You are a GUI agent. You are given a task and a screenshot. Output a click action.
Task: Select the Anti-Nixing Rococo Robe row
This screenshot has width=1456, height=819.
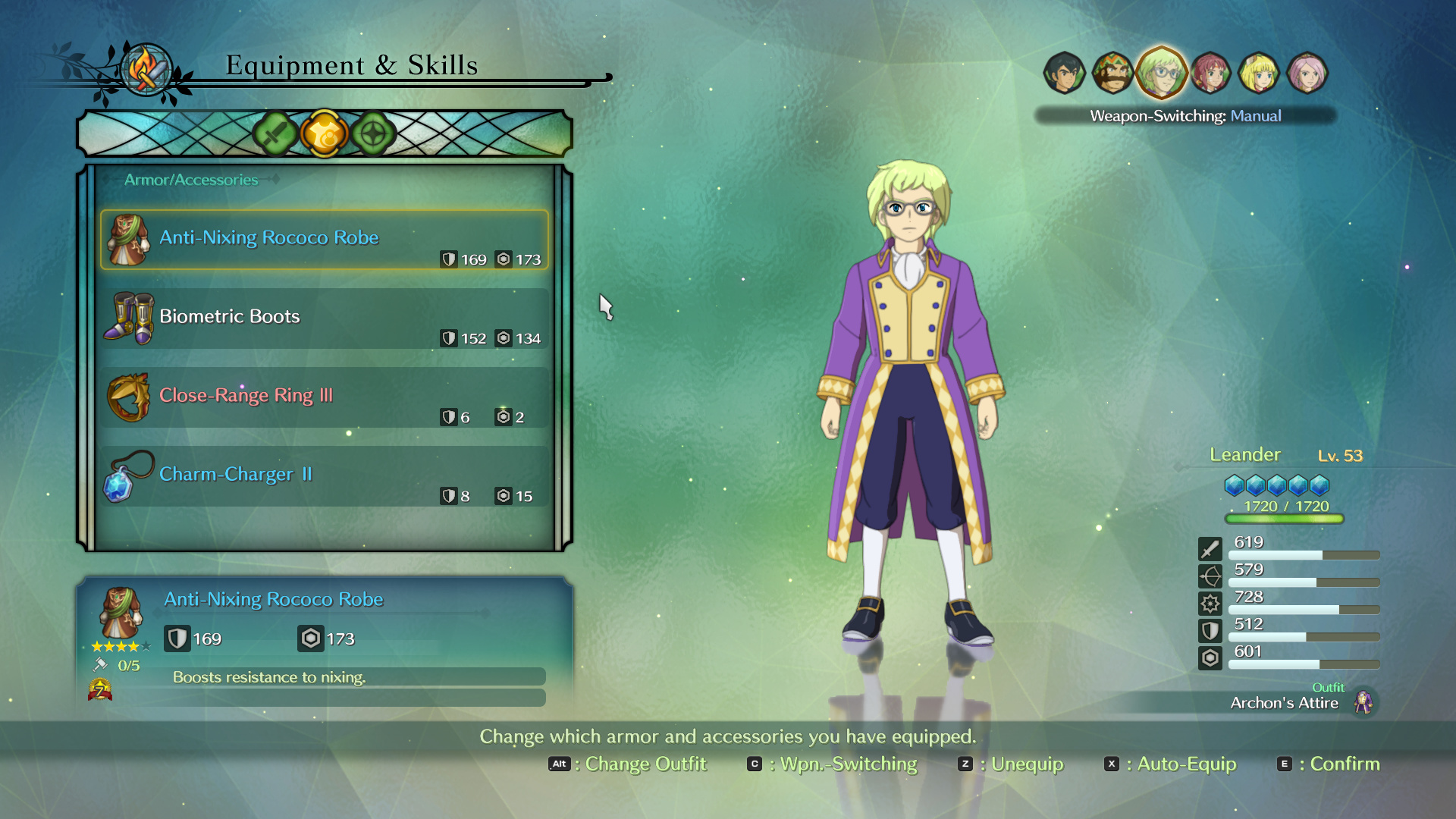click(x=324, y=240)
